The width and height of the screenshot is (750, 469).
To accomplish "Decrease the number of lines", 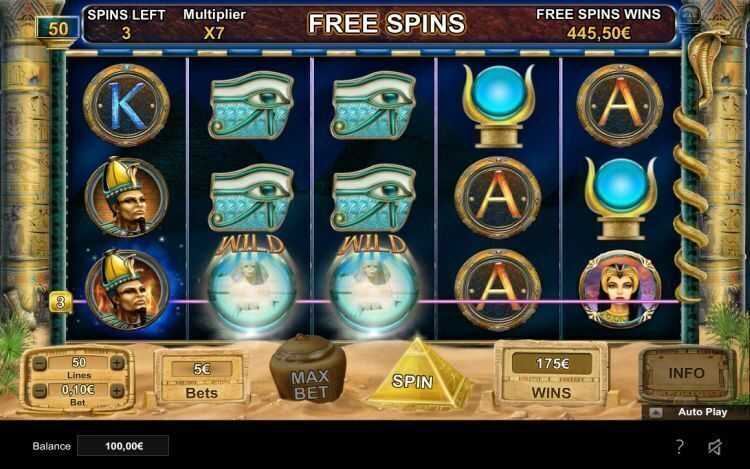I will click(x=40, y=362).
